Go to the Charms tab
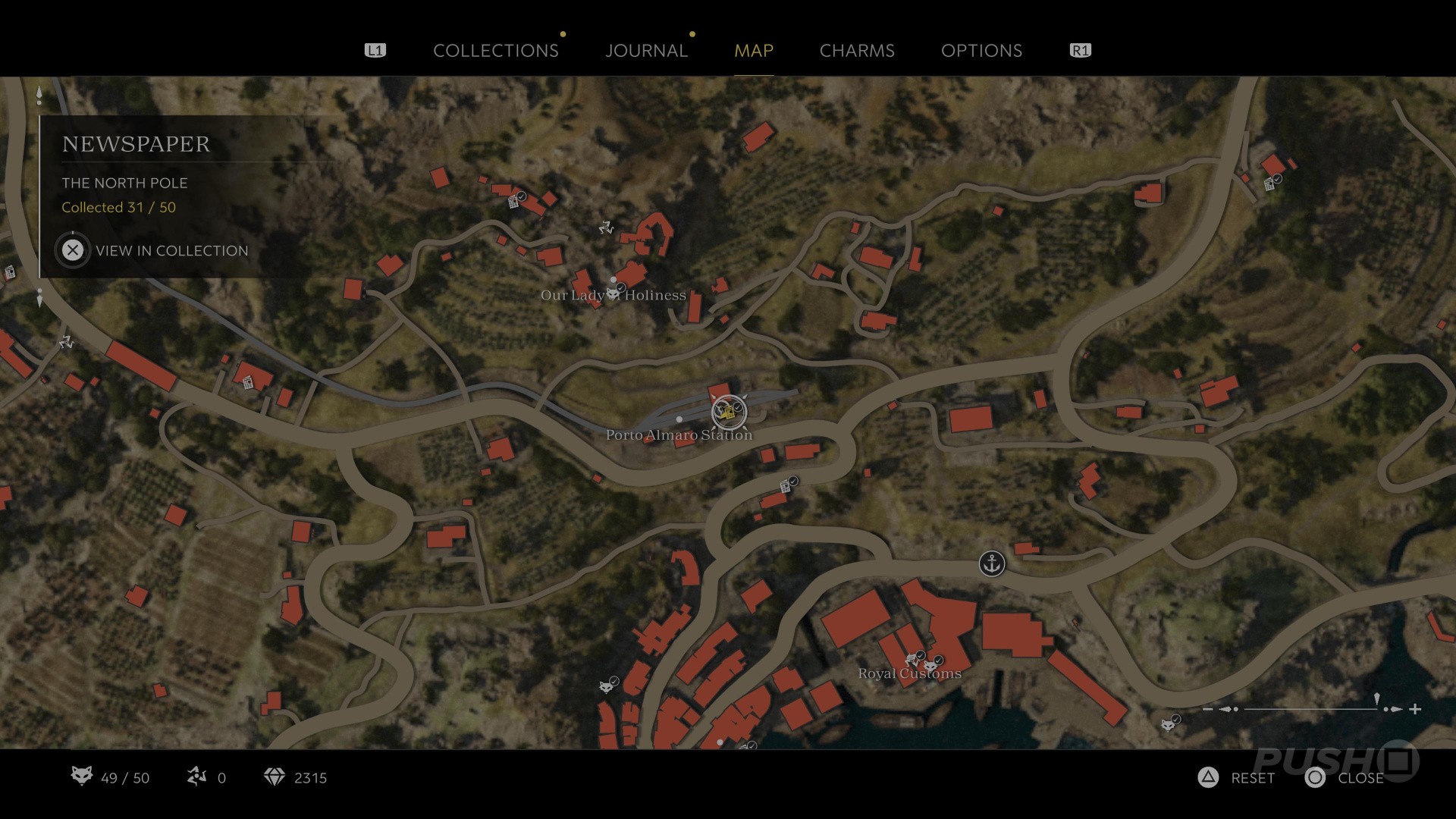 pyautogui.click(x=857, y=51)
